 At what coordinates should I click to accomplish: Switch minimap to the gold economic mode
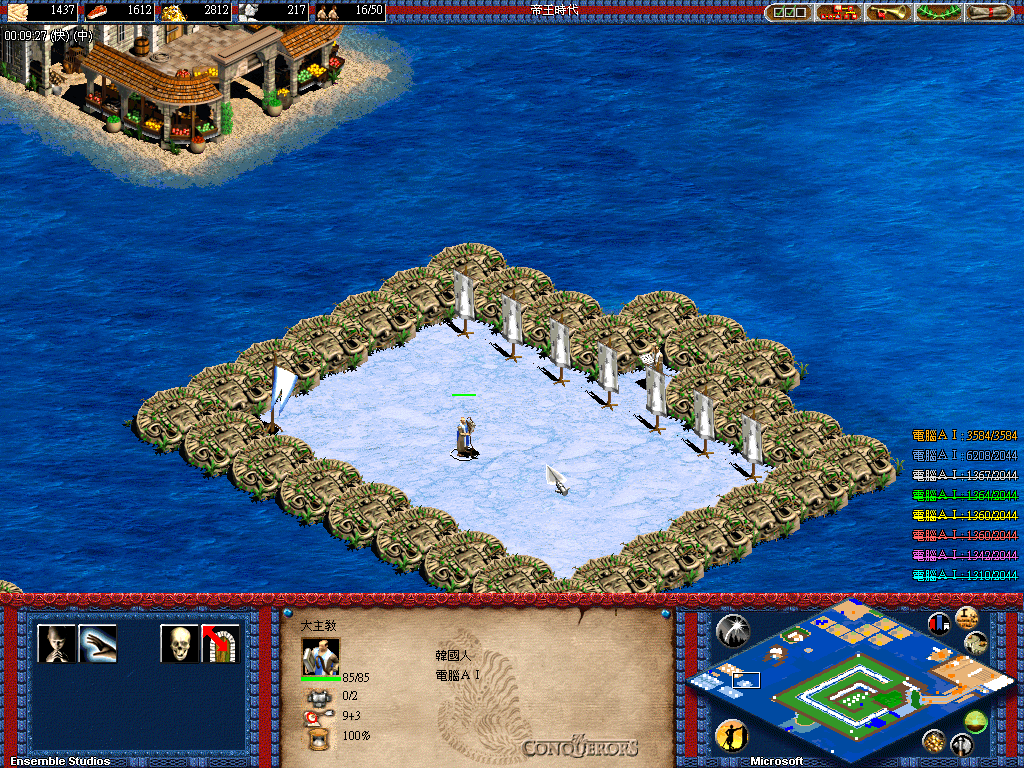coord(934,740)
